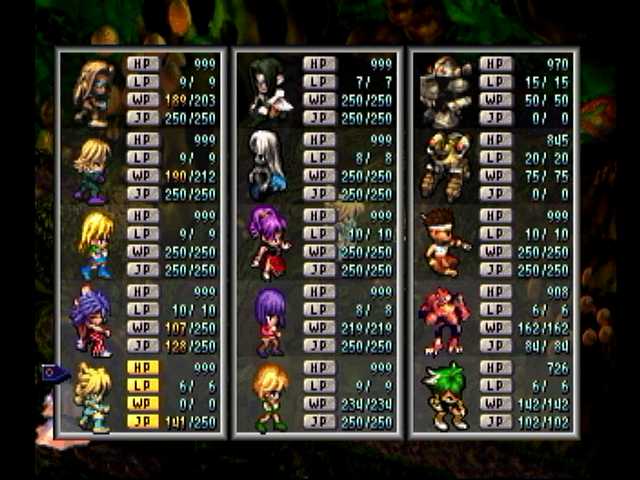Select the dark-haired character in black and white
Viewport: 640px width, 480px height.
pos(268,90)
